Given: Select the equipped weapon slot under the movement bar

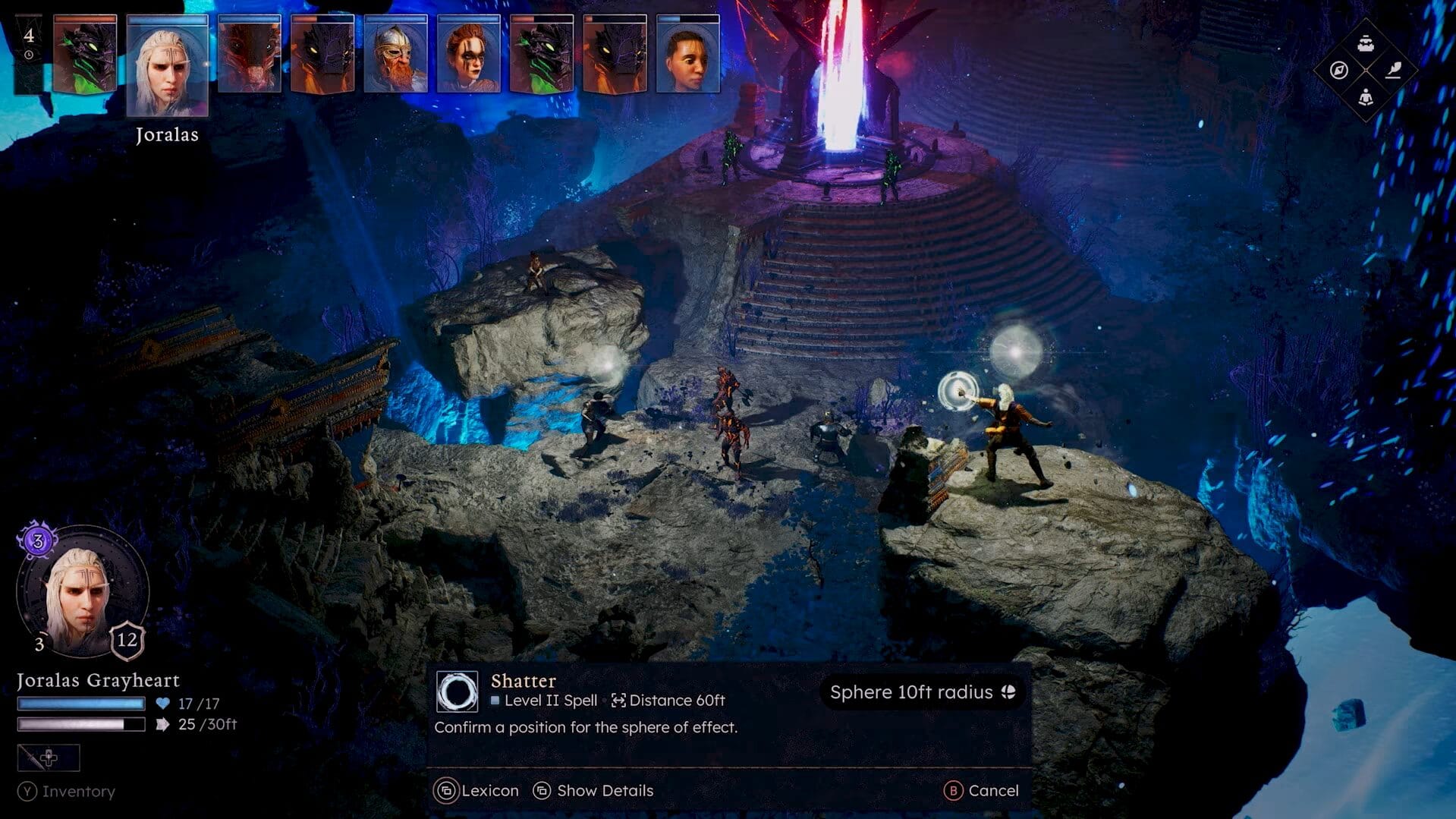Looking at the screenshot, I should click(x=49, y=758).
